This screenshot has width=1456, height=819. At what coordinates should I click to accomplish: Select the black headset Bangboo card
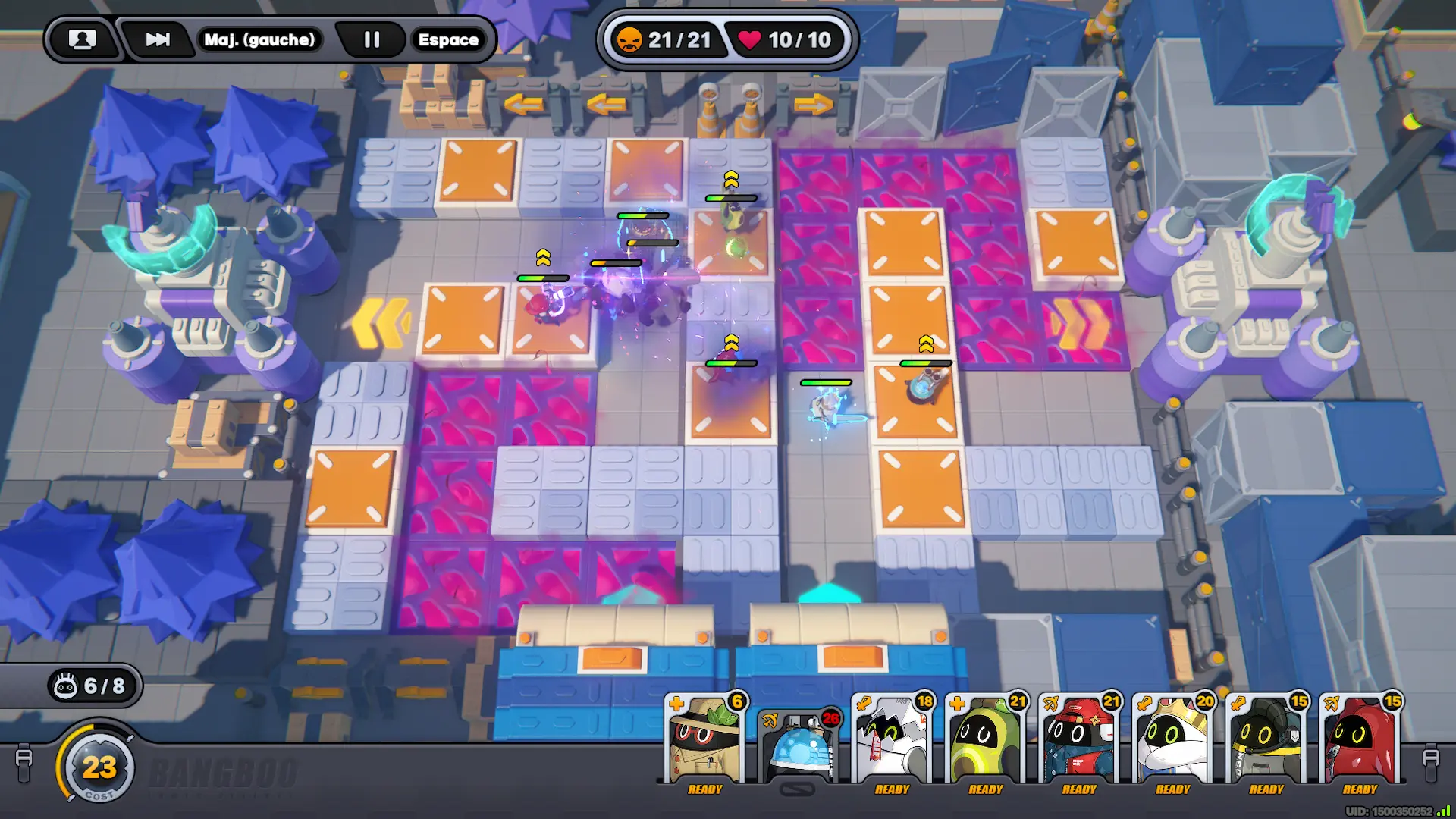[x=1266, y=741]
